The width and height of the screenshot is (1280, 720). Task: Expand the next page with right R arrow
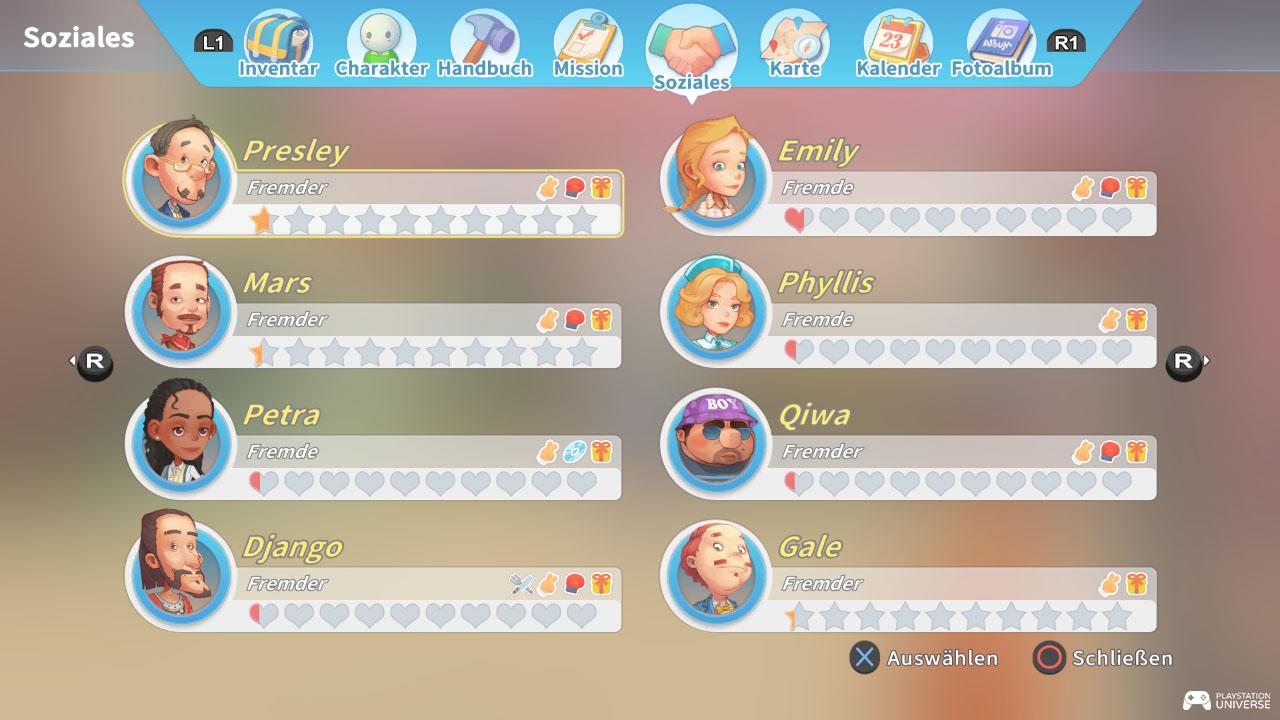coord(1184,362)
